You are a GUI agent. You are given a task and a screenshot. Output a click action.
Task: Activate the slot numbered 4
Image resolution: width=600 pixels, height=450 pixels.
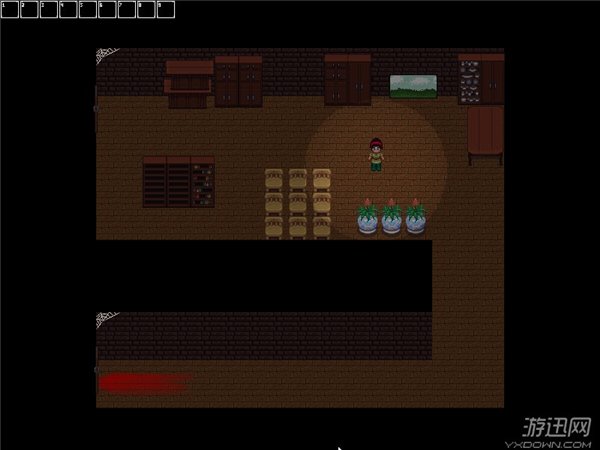68,9
